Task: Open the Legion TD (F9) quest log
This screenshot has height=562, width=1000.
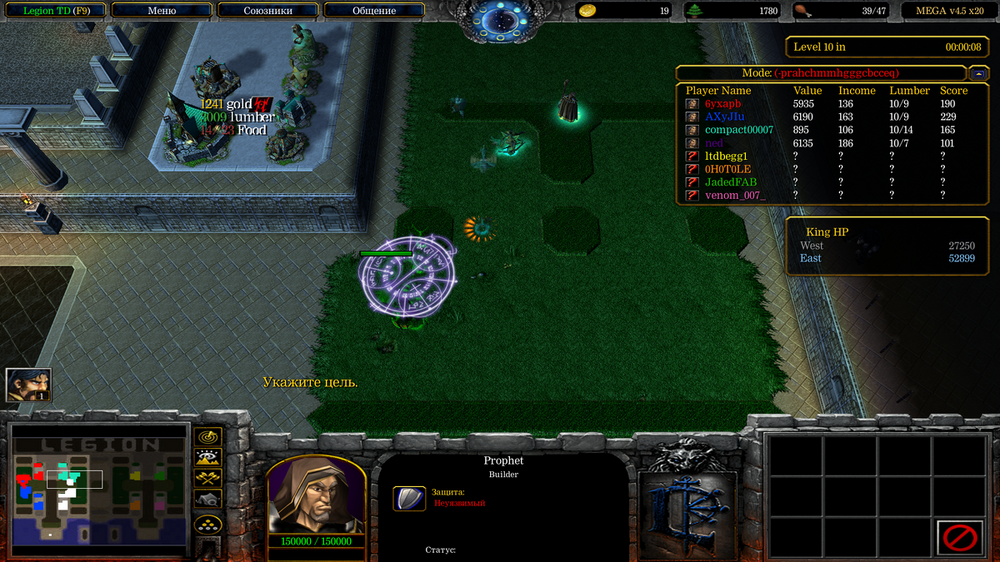Action: 55,11
